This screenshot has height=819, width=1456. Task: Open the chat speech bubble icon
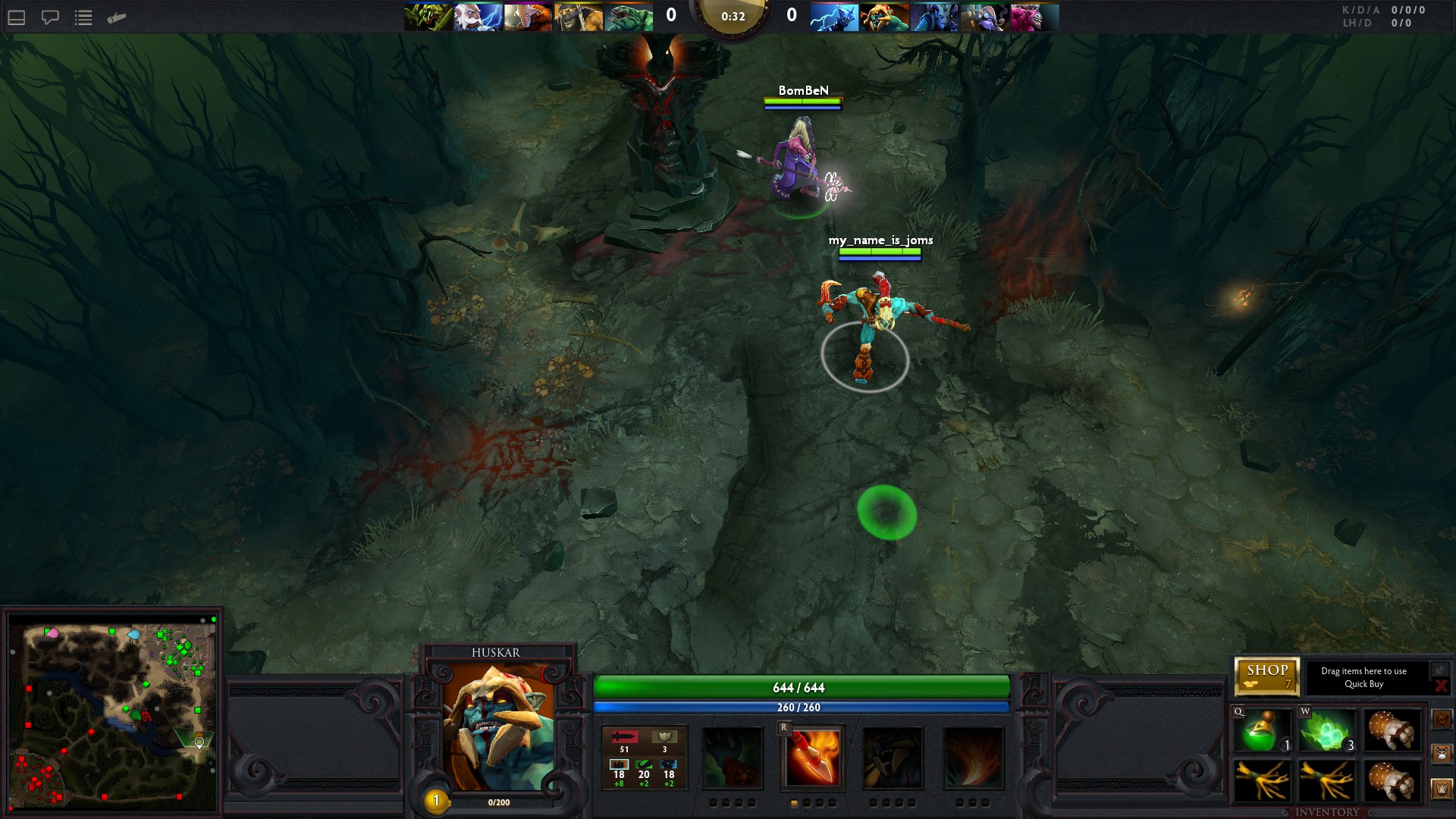coord(50,17)
